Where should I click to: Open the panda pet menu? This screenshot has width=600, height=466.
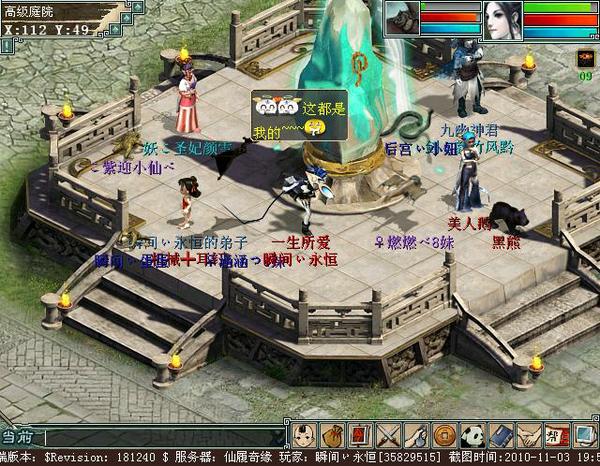pos(471,435)
